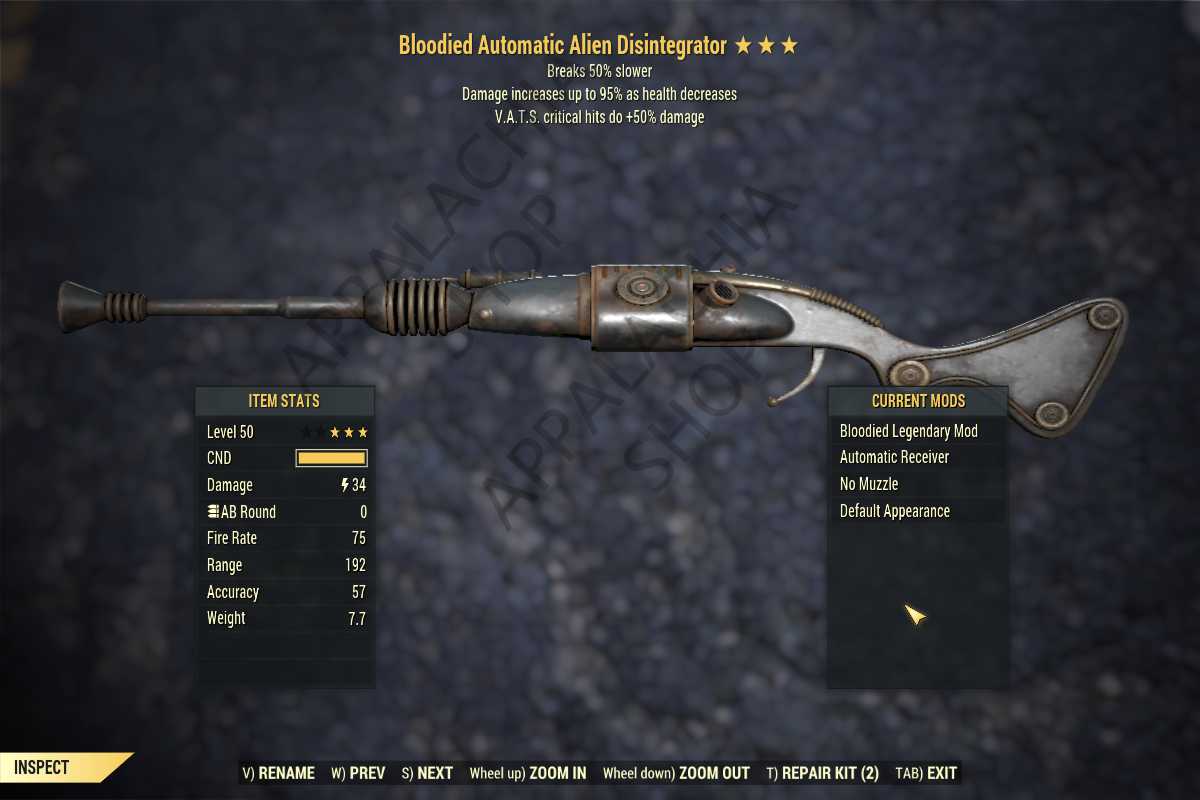This screenshot has height=800, width=1200.
Task: Click ZOOM OUT on the weapon view
Action: tap(676, 773)
